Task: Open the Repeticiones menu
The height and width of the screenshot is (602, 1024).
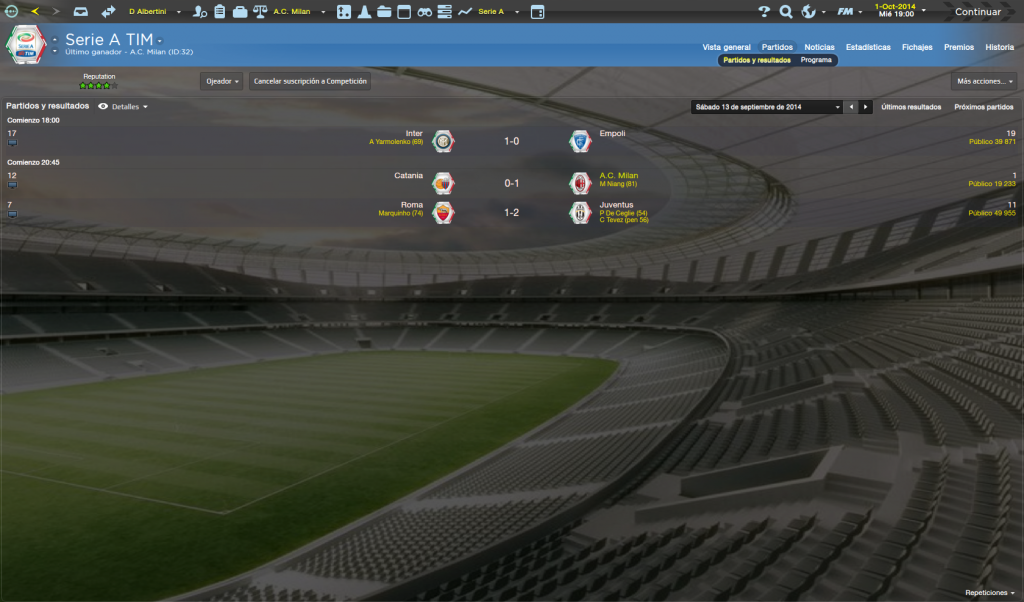Action: [989, 593]
